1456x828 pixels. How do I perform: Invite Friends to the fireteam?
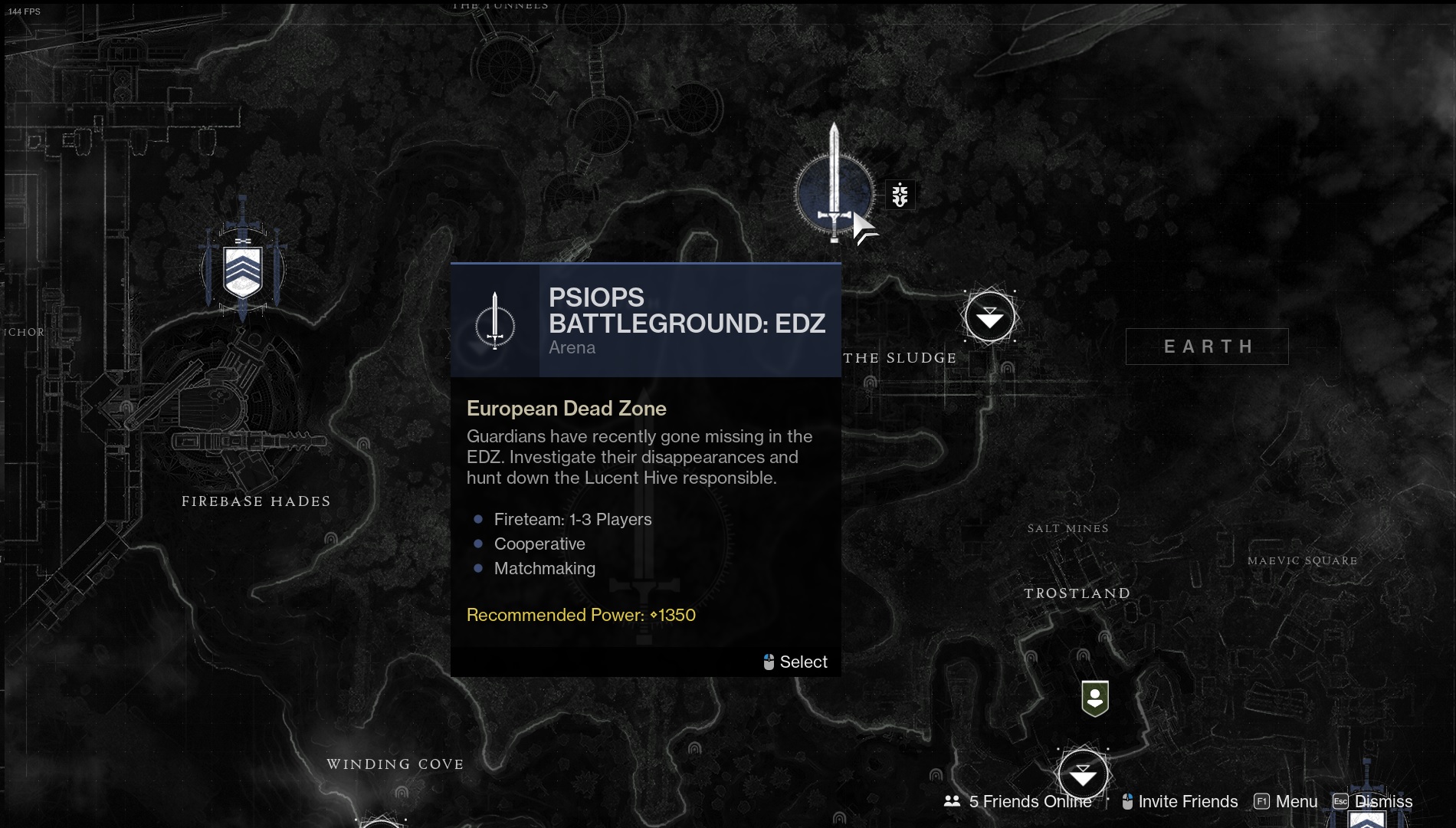click(x=1180, y=801)
